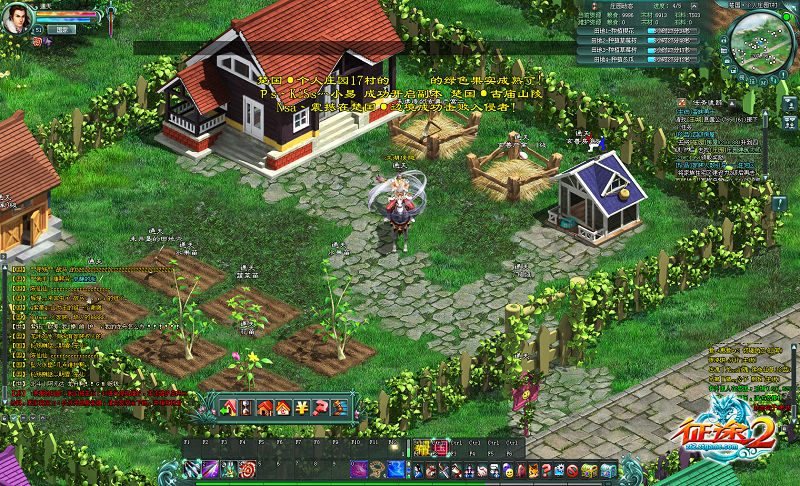
Task: Click the red question mark manor icon
Action: (x=320, y=407)
